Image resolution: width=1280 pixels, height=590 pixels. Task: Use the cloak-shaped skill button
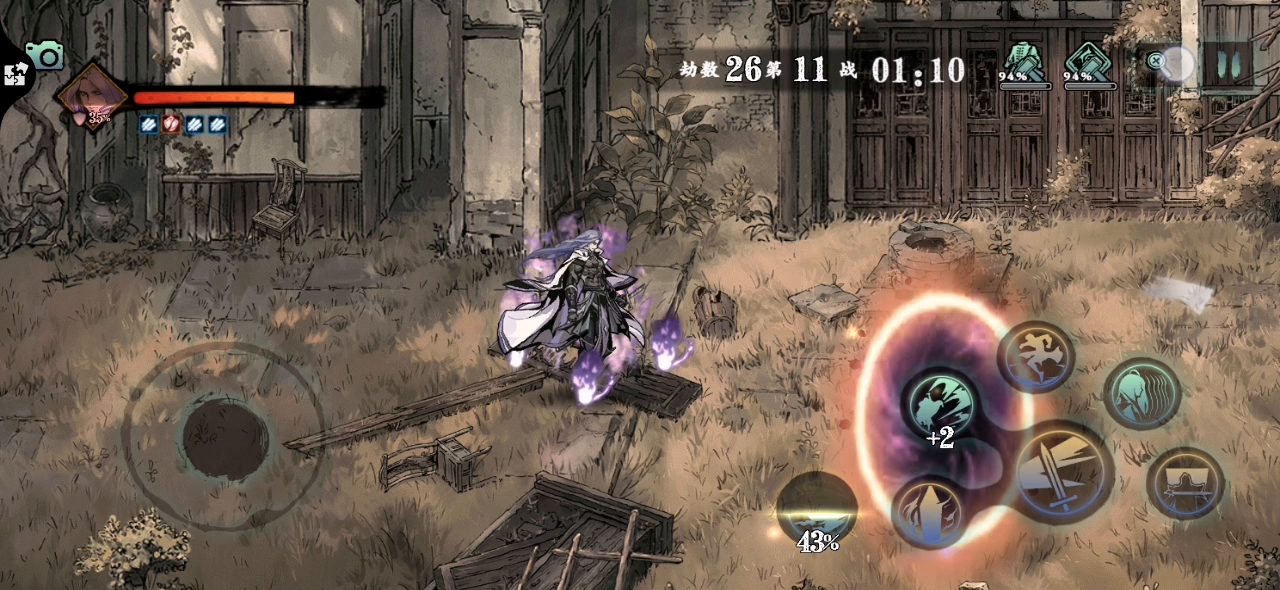(x=1185, y=482)
